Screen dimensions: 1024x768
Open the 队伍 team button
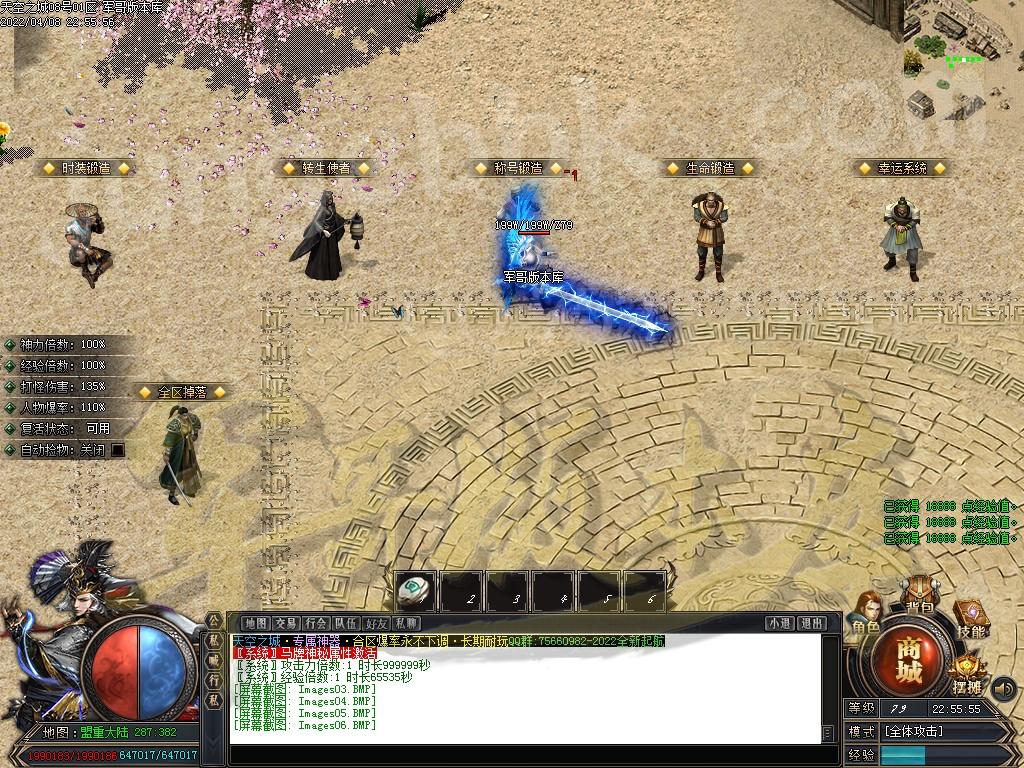pyautogui.click(x=346, y=623)
